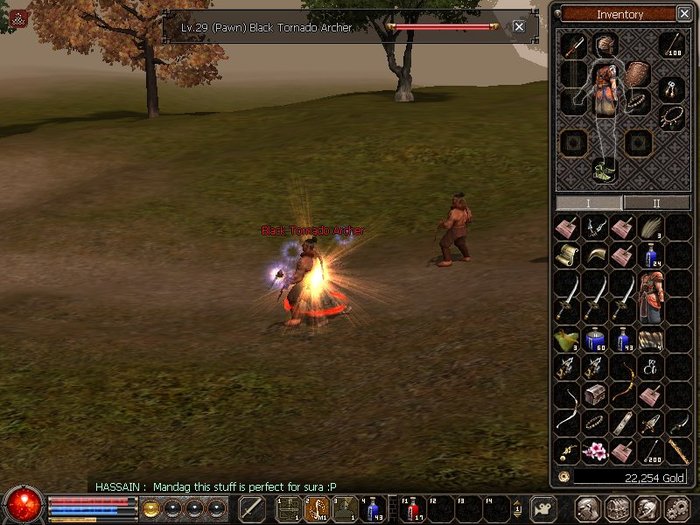The image size is (700, 525).
Task: Click the chat message from HASSAIN
Action: (x=215, y=487)
